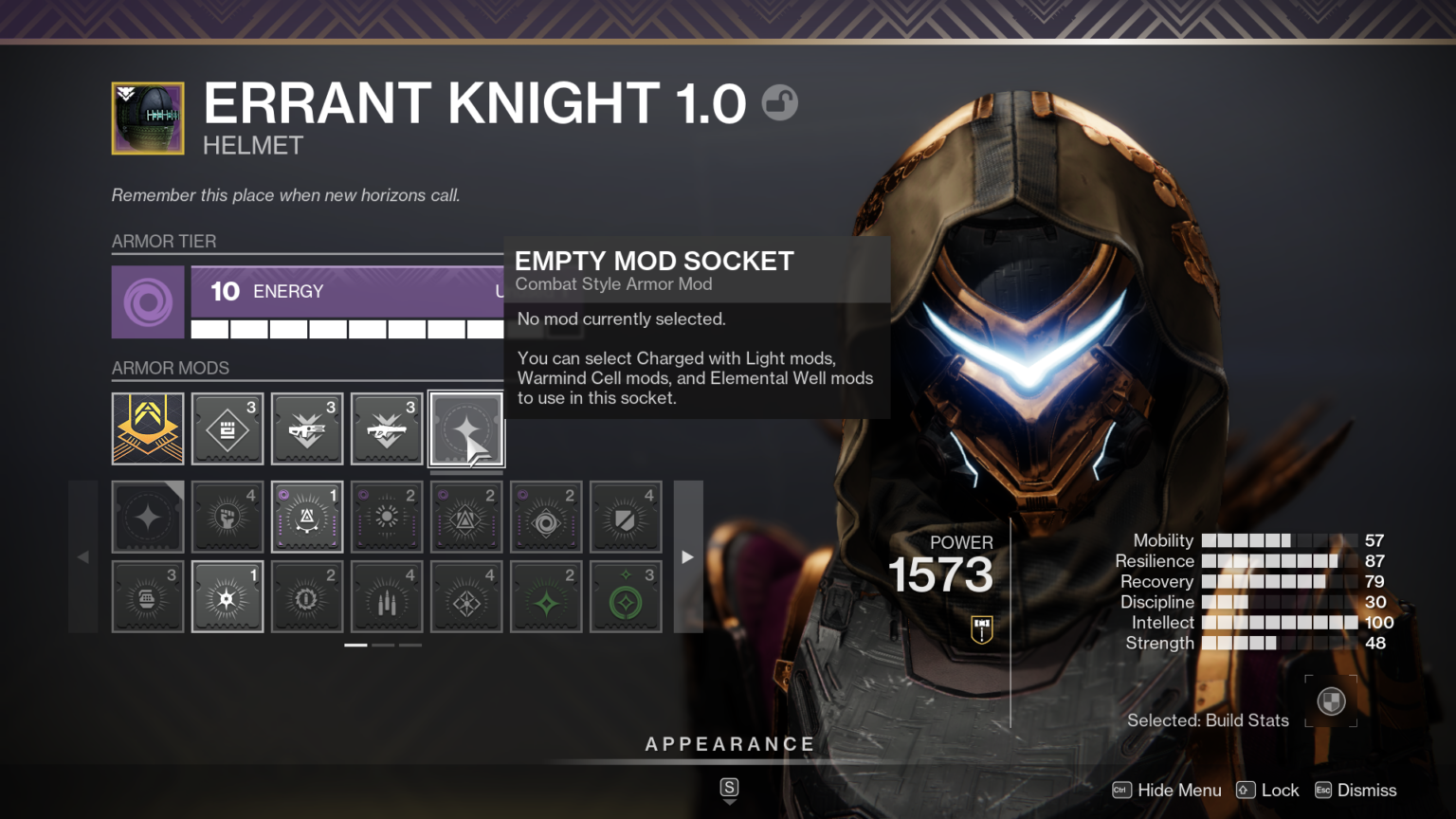Show the next page of mods
Screen dimensions: 1456x819
point(688,556)
